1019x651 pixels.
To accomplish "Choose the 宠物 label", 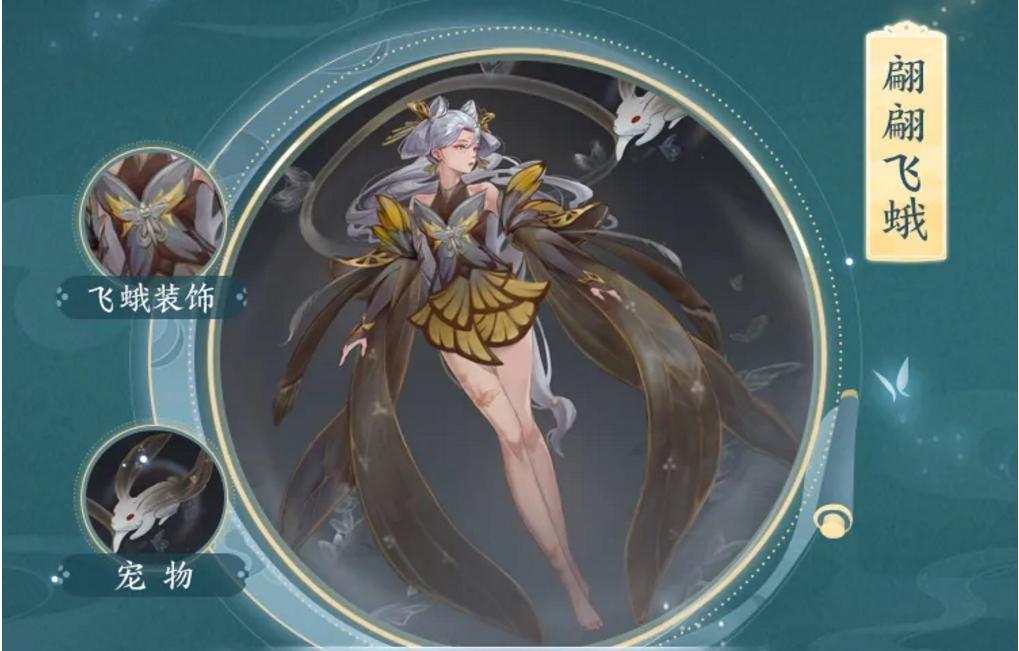I will click(x=152, y=575).
